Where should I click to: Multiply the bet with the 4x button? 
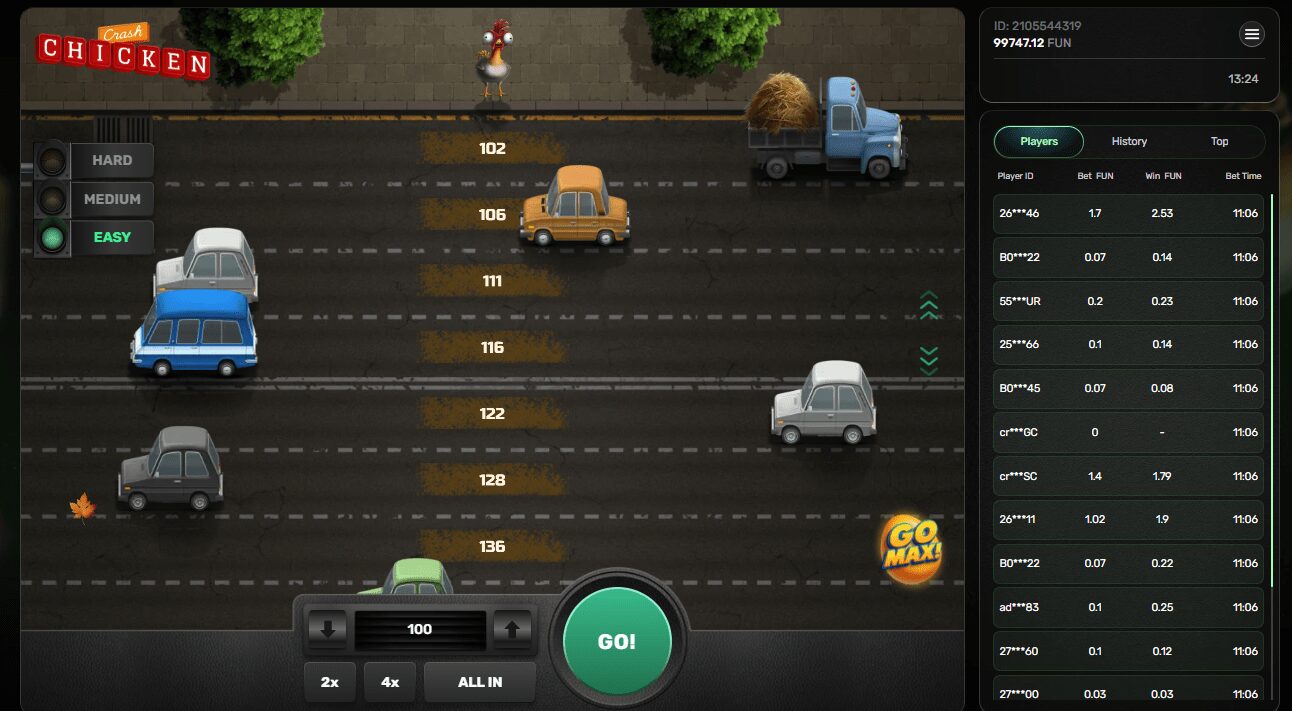click(390, 682)
